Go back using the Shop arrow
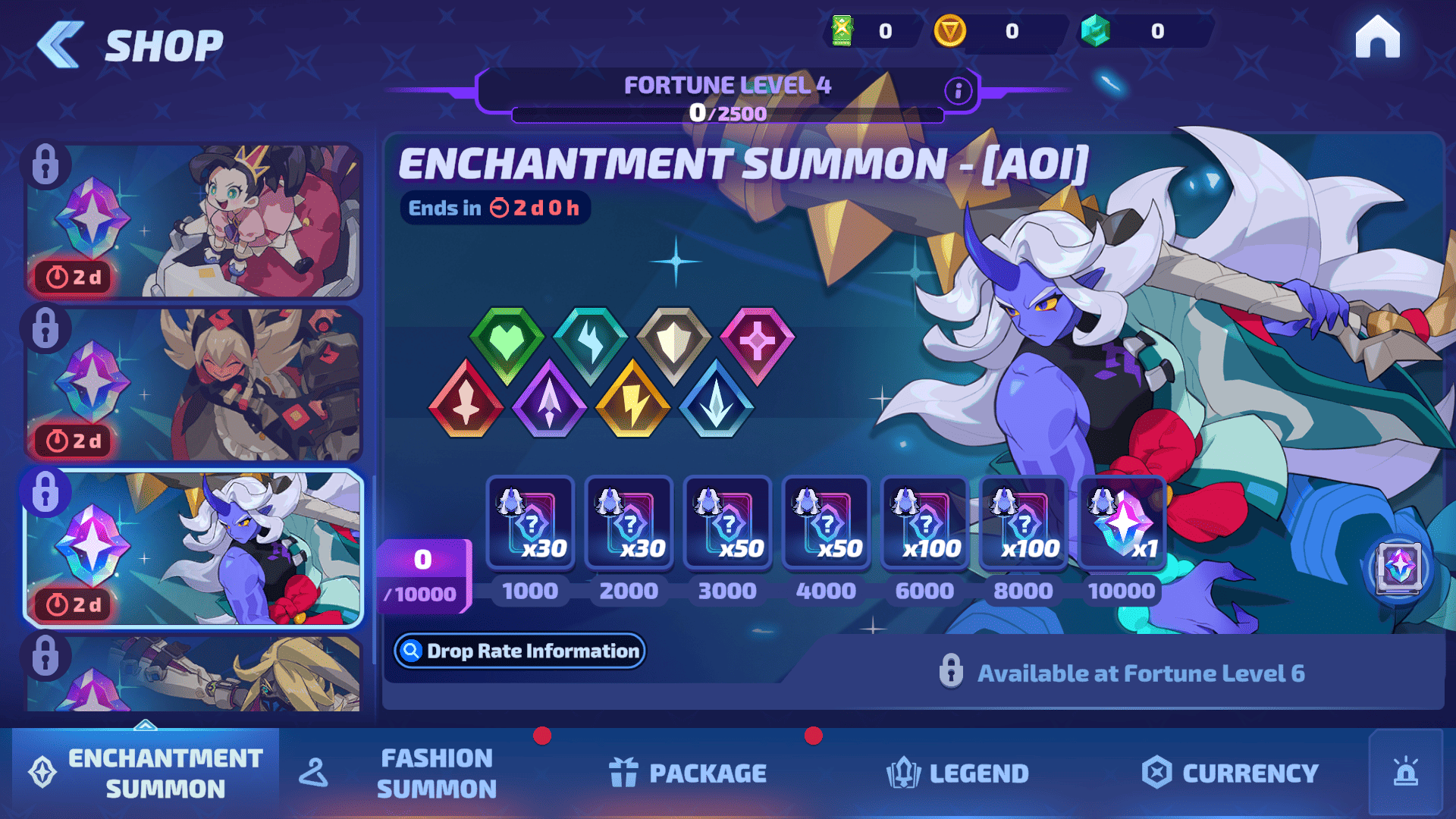 (61, 44)
